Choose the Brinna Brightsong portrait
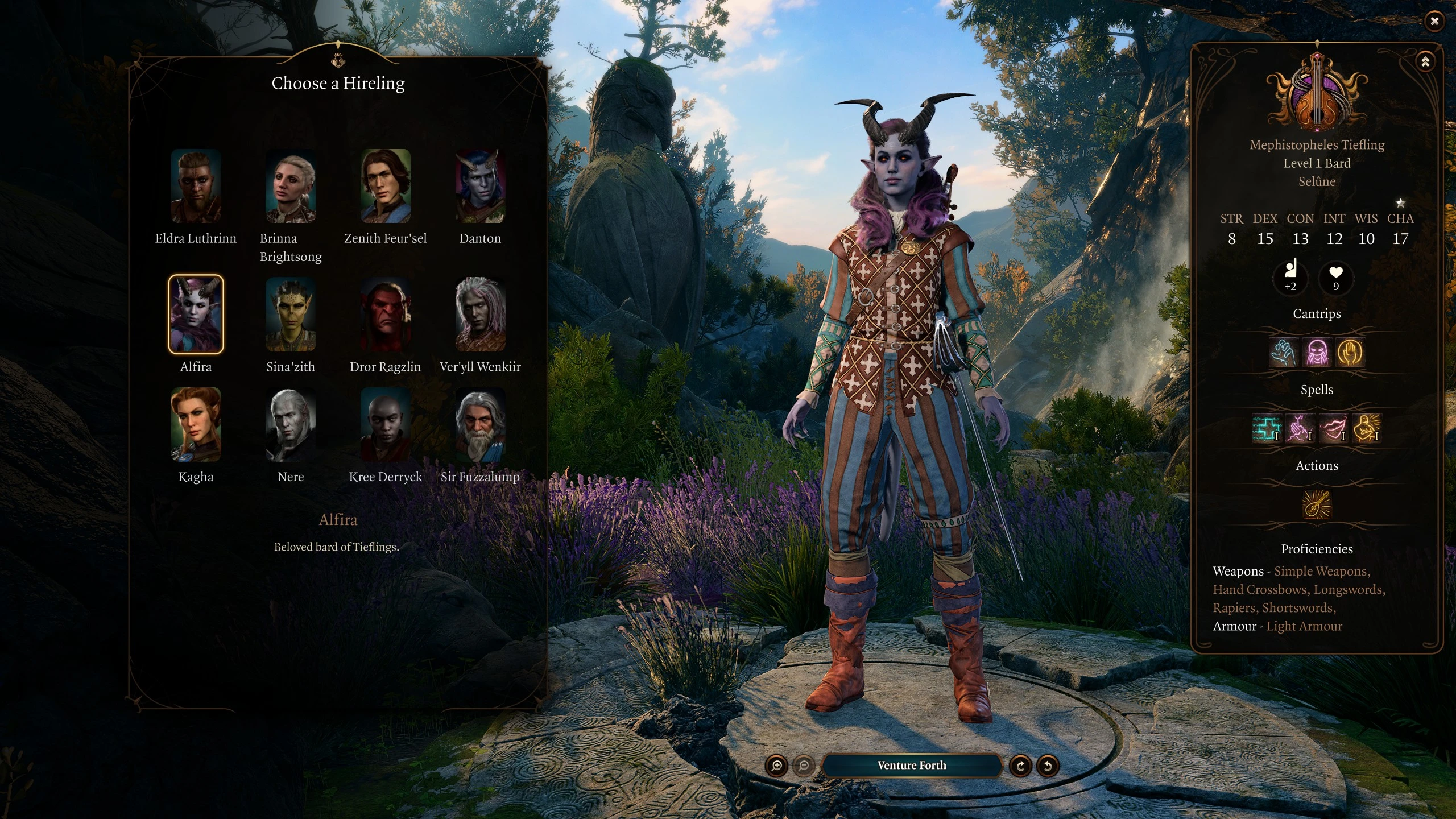This screenshot has width=1456, height=819. tap(291, 186)
